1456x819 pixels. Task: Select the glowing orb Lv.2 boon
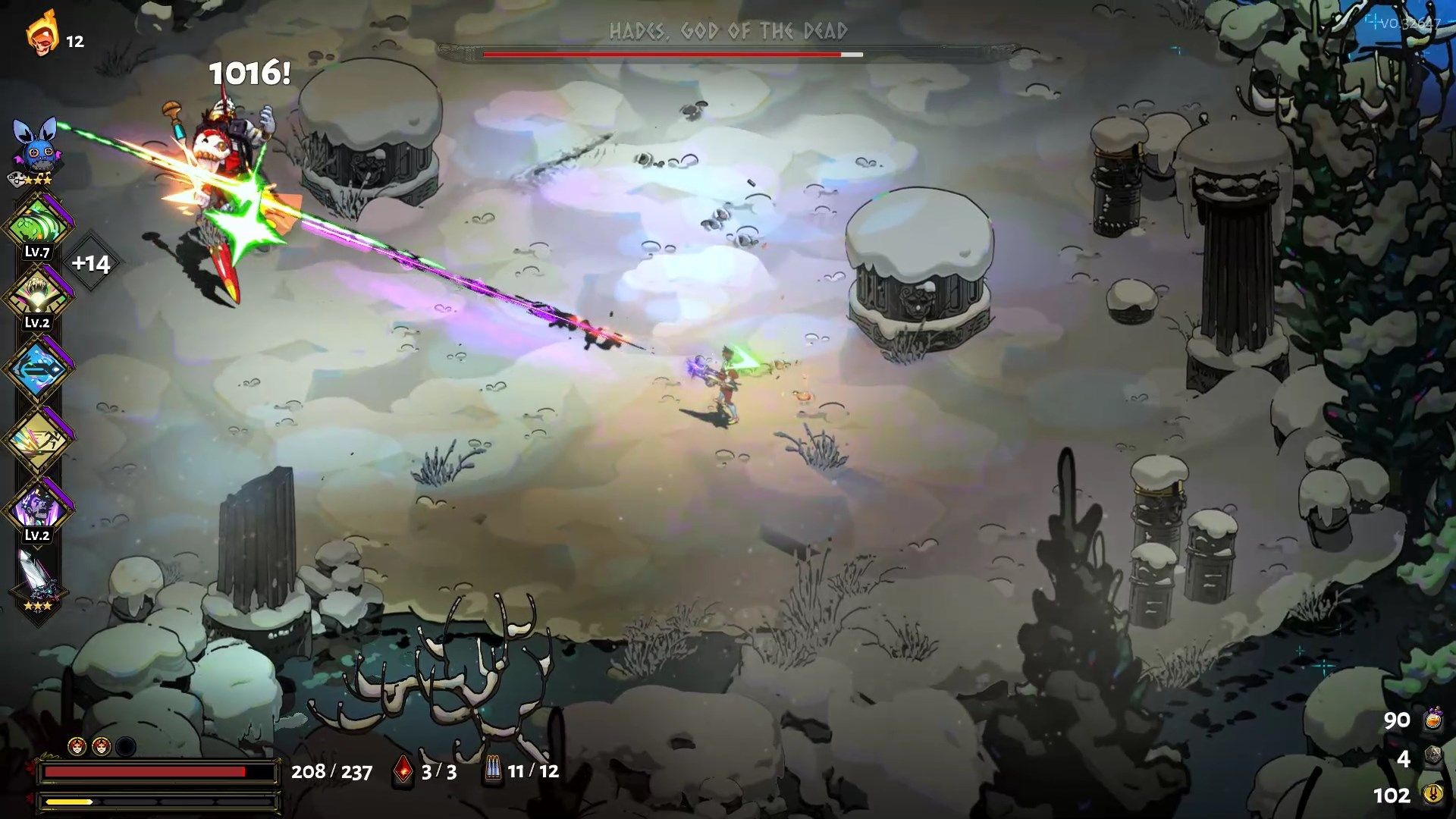(x=37, y=295)
